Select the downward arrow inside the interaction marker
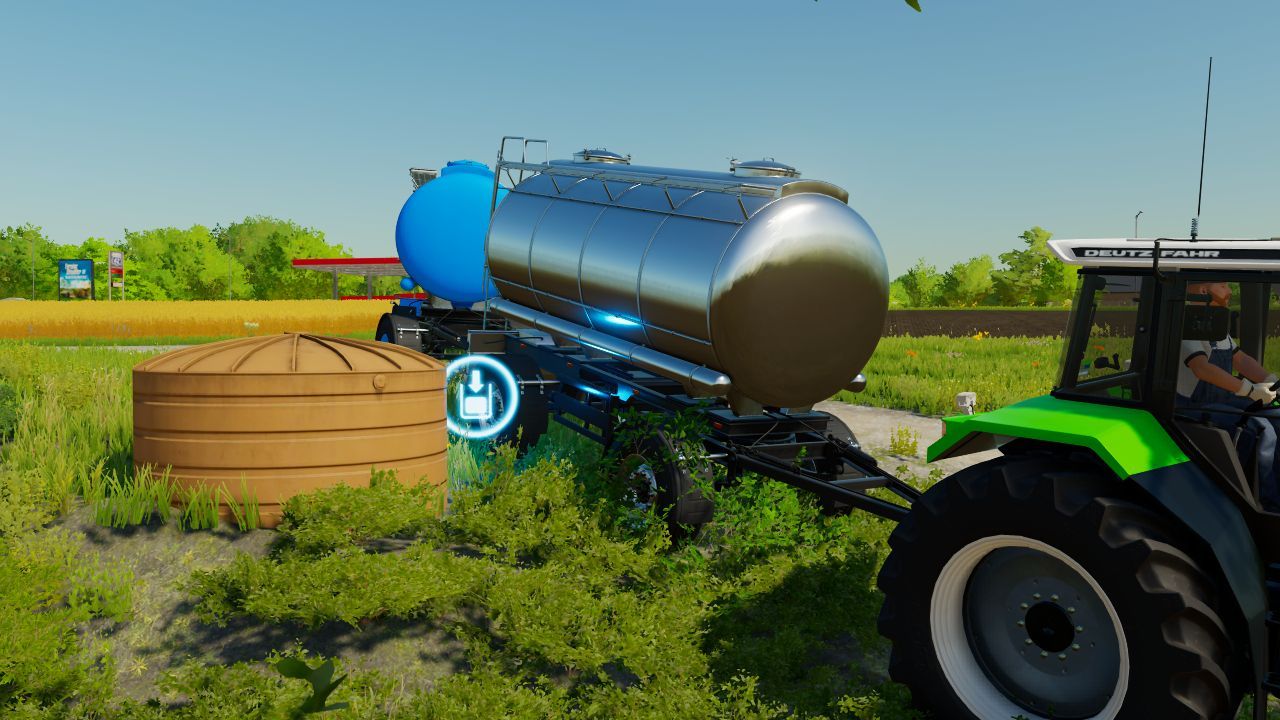 (476, 381)
